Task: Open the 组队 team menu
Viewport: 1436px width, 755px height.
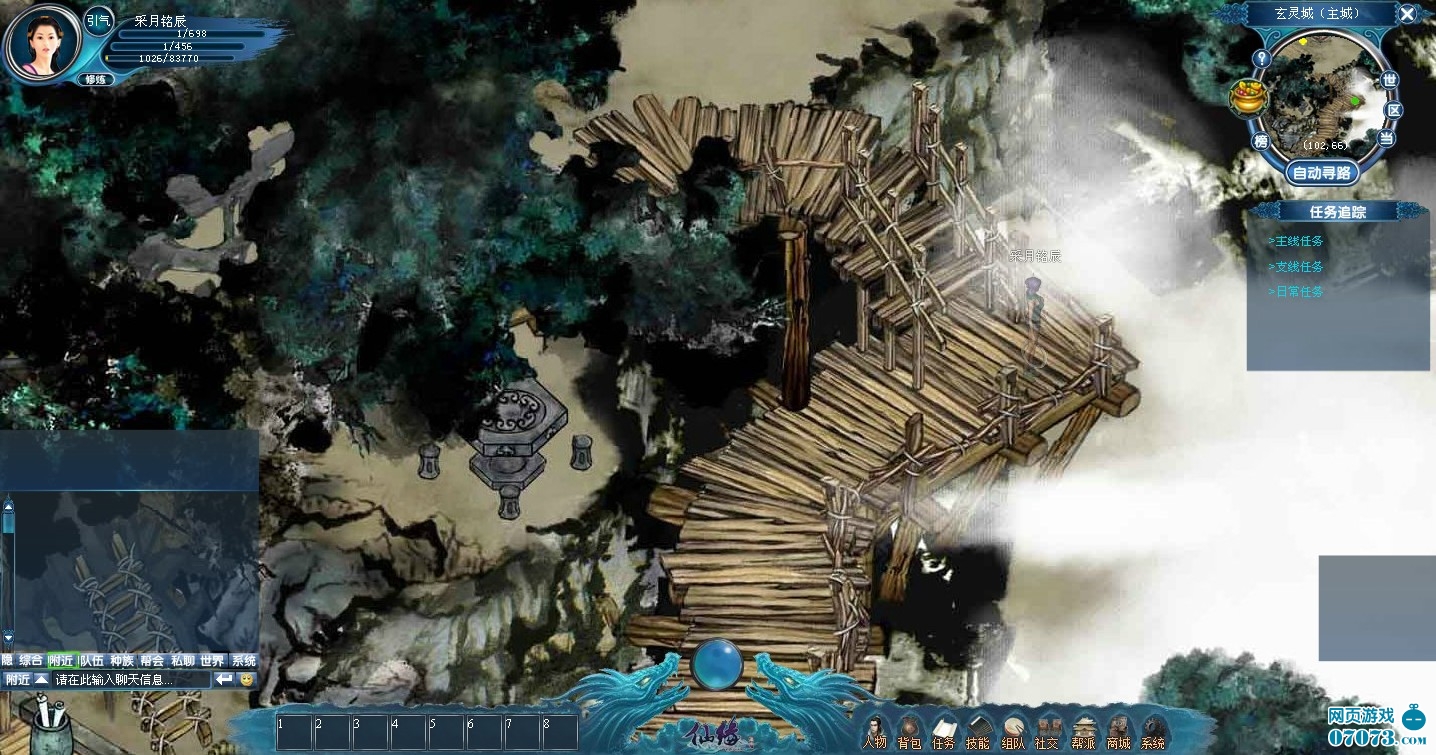Action: coord(1013,731)
